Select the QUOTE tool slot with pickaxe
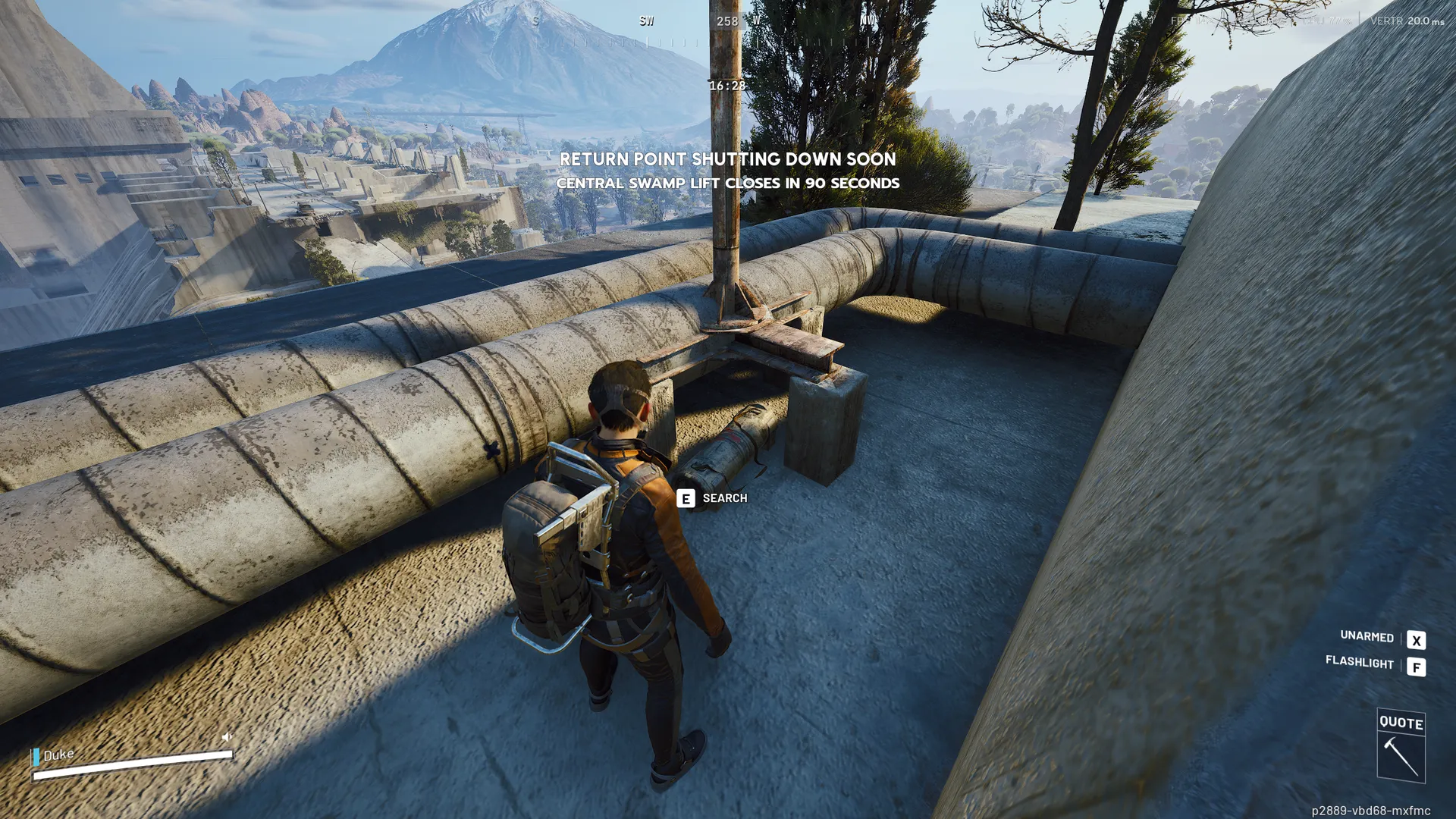1456x819 pixels. pos(1401,746)
